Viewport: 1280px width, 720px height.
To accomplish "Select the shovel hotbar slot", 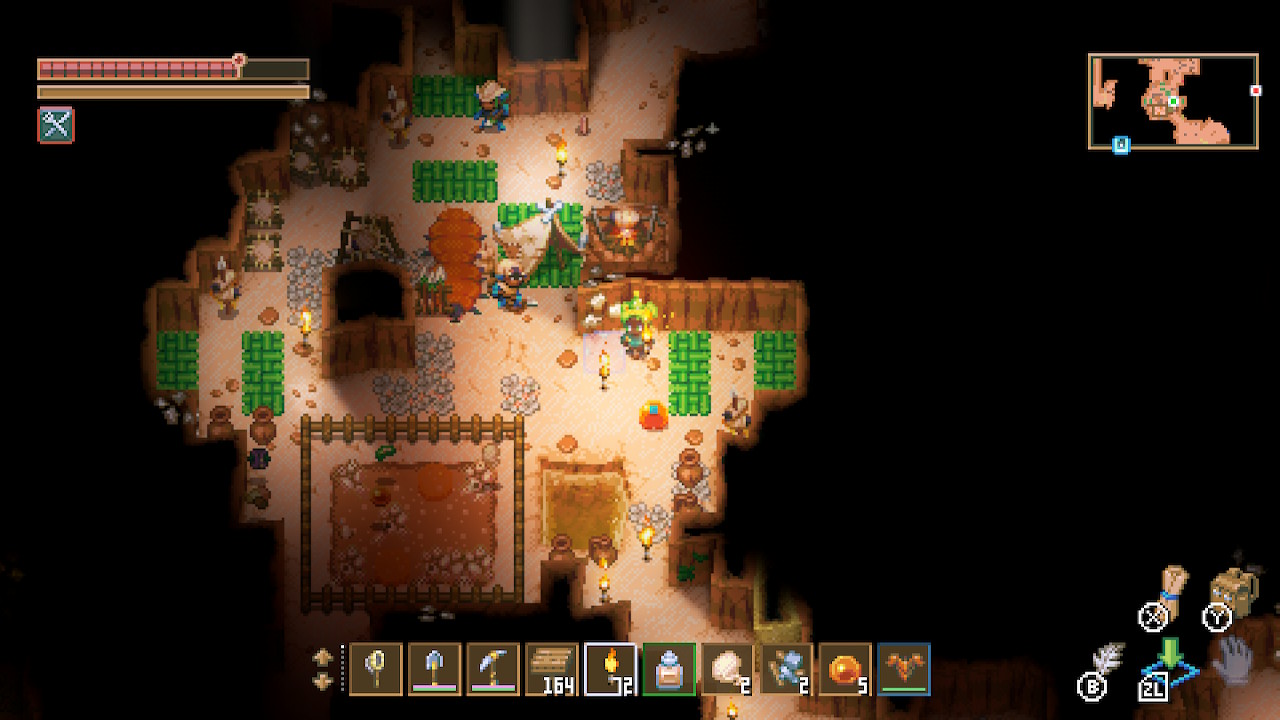I will coord(435,668).
